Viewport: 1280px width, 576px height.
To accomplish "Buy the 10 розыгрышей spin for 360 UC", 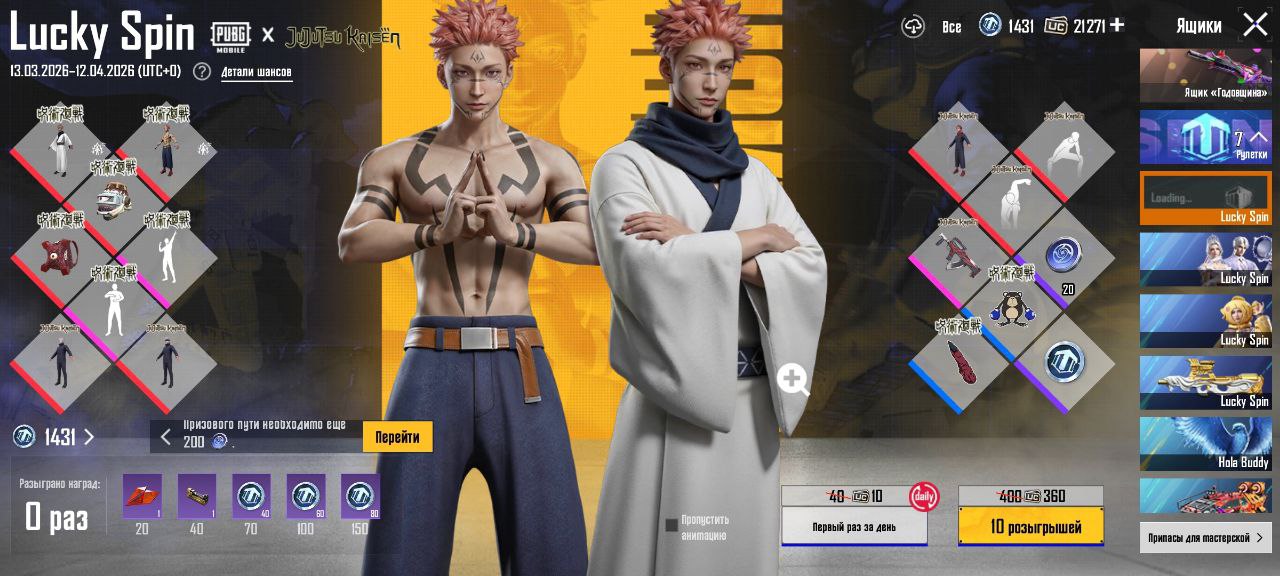I will coord(1031,526).
